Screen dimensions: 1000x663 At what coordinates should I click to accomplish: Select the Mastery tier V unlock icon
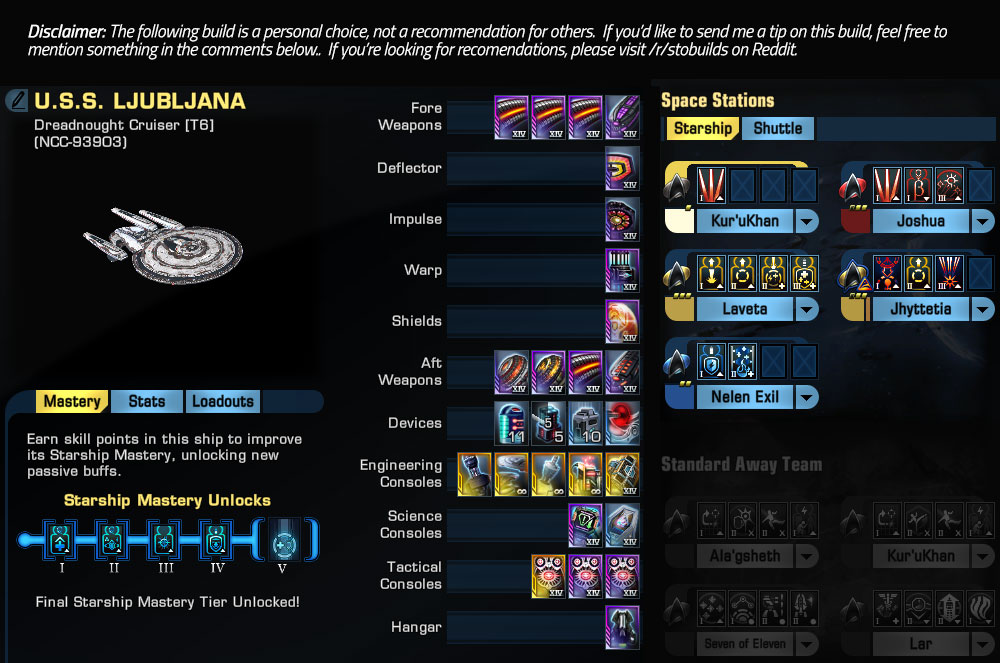[x=283, y=540]
